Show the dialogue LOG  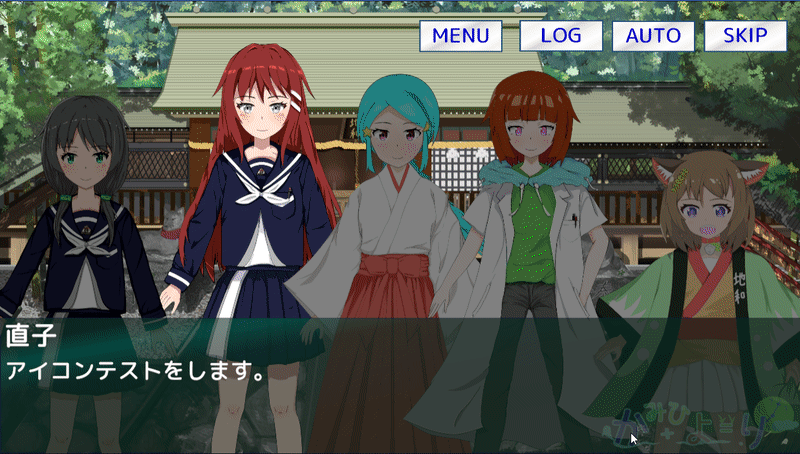[560, 36]
